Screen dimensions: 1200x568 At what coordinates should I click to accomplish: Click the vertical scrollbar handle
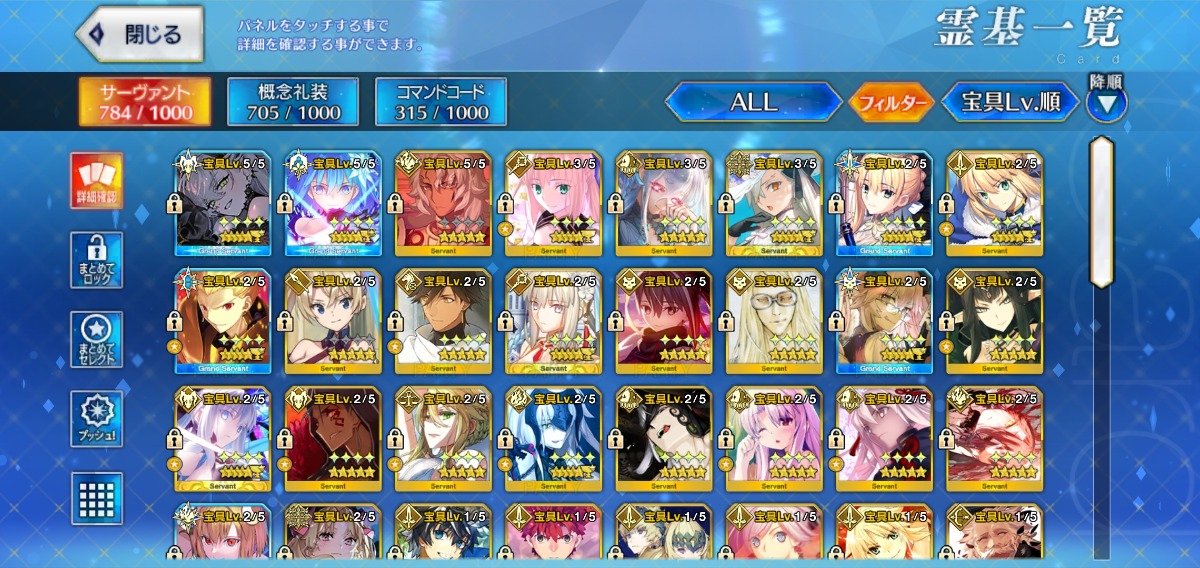(1101, 210)
